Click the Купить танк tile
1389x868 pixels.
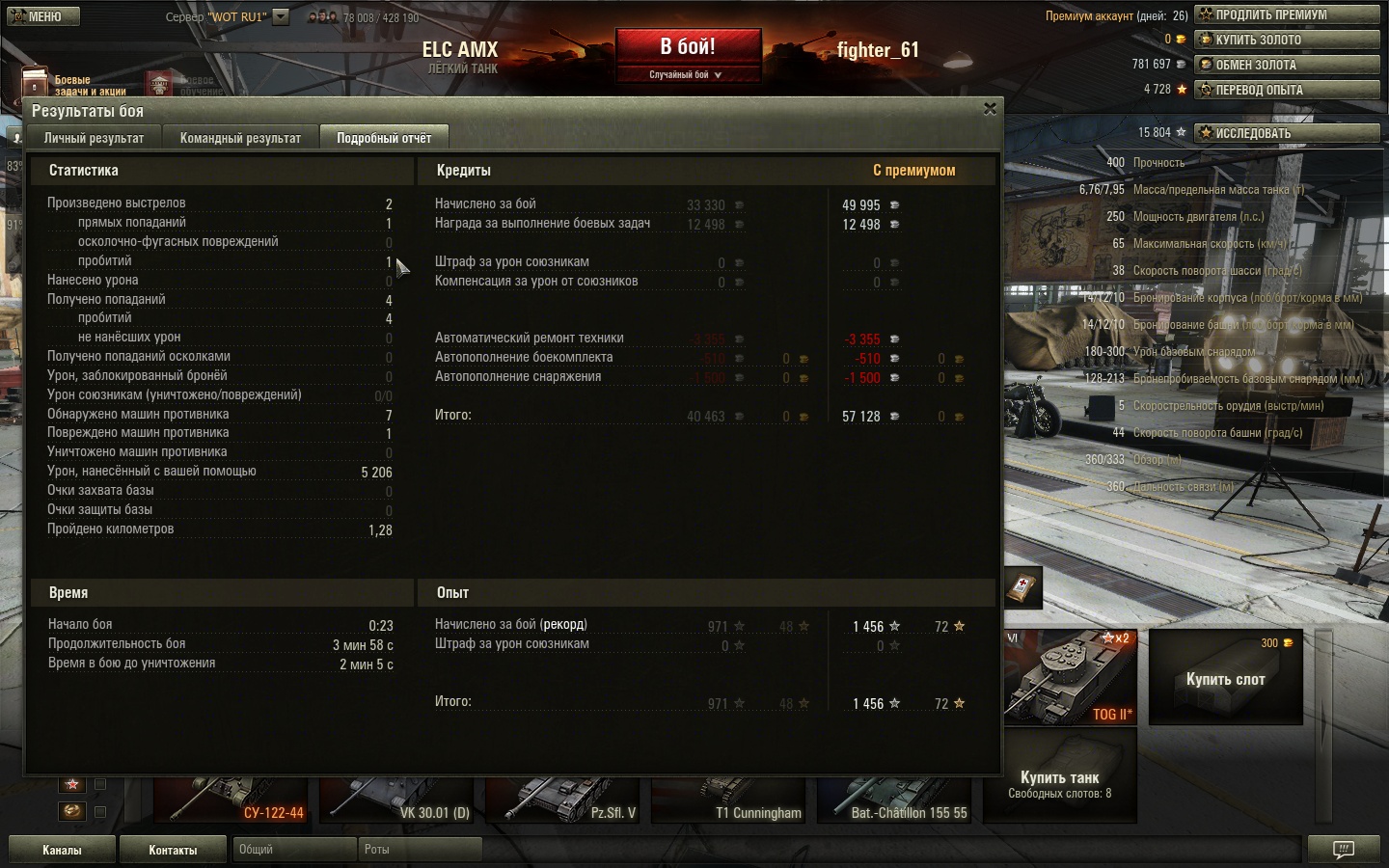(x=1059, y=783)
